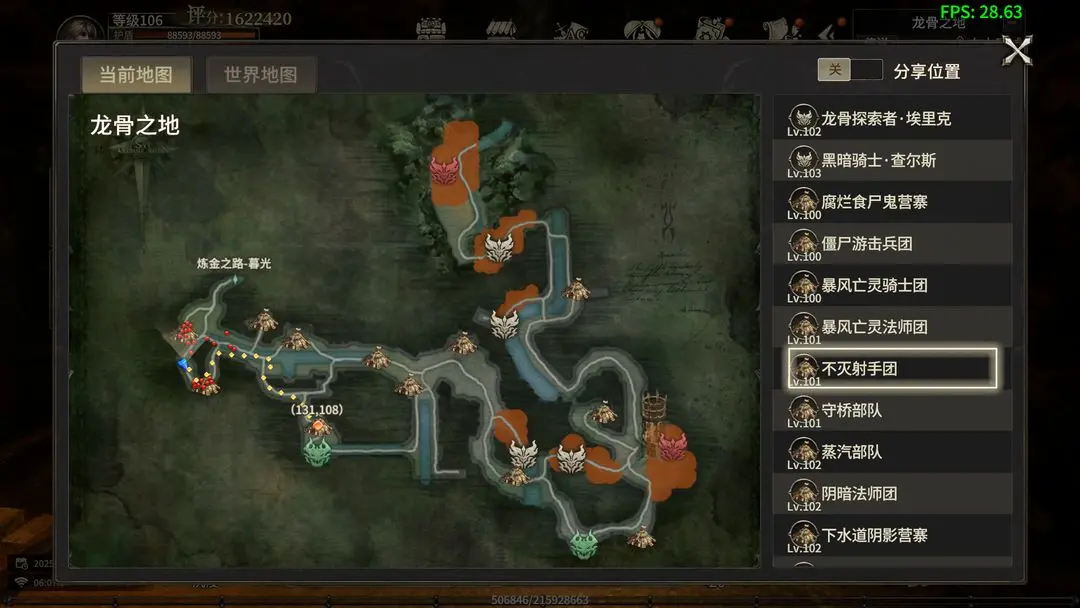Choose the 下水道阴影营寨 row
Screen dimensions: 1080x608
892,535
